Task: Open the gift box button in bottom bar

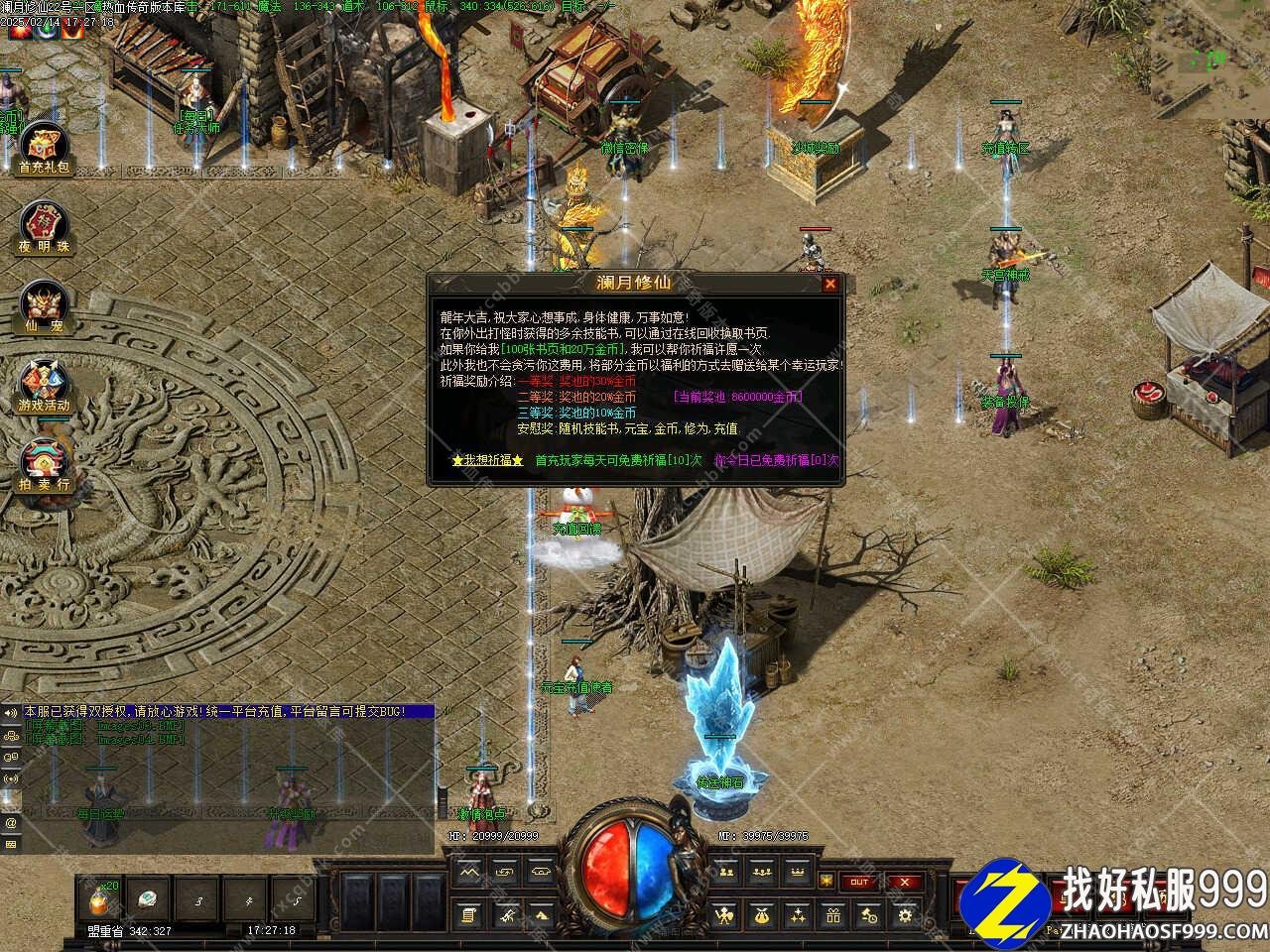Action: [832, 915]
